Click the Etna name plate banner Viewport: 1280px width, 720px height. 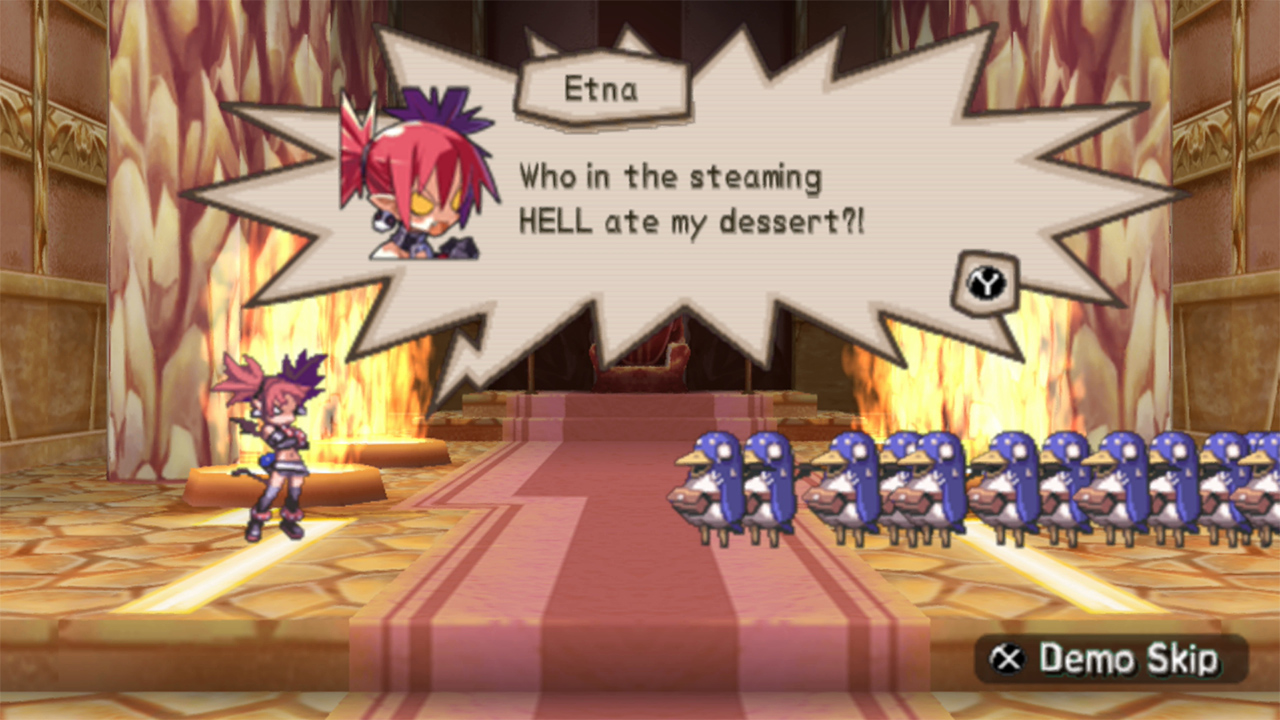pos(601,90)
